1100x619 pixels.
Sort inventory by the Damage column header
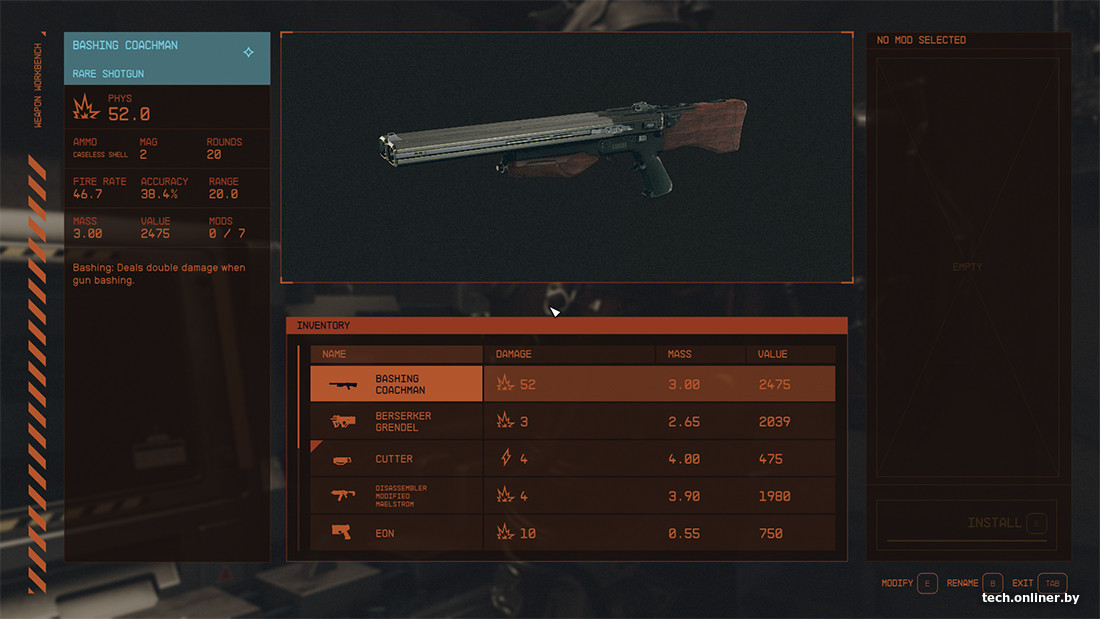(514, 354)
